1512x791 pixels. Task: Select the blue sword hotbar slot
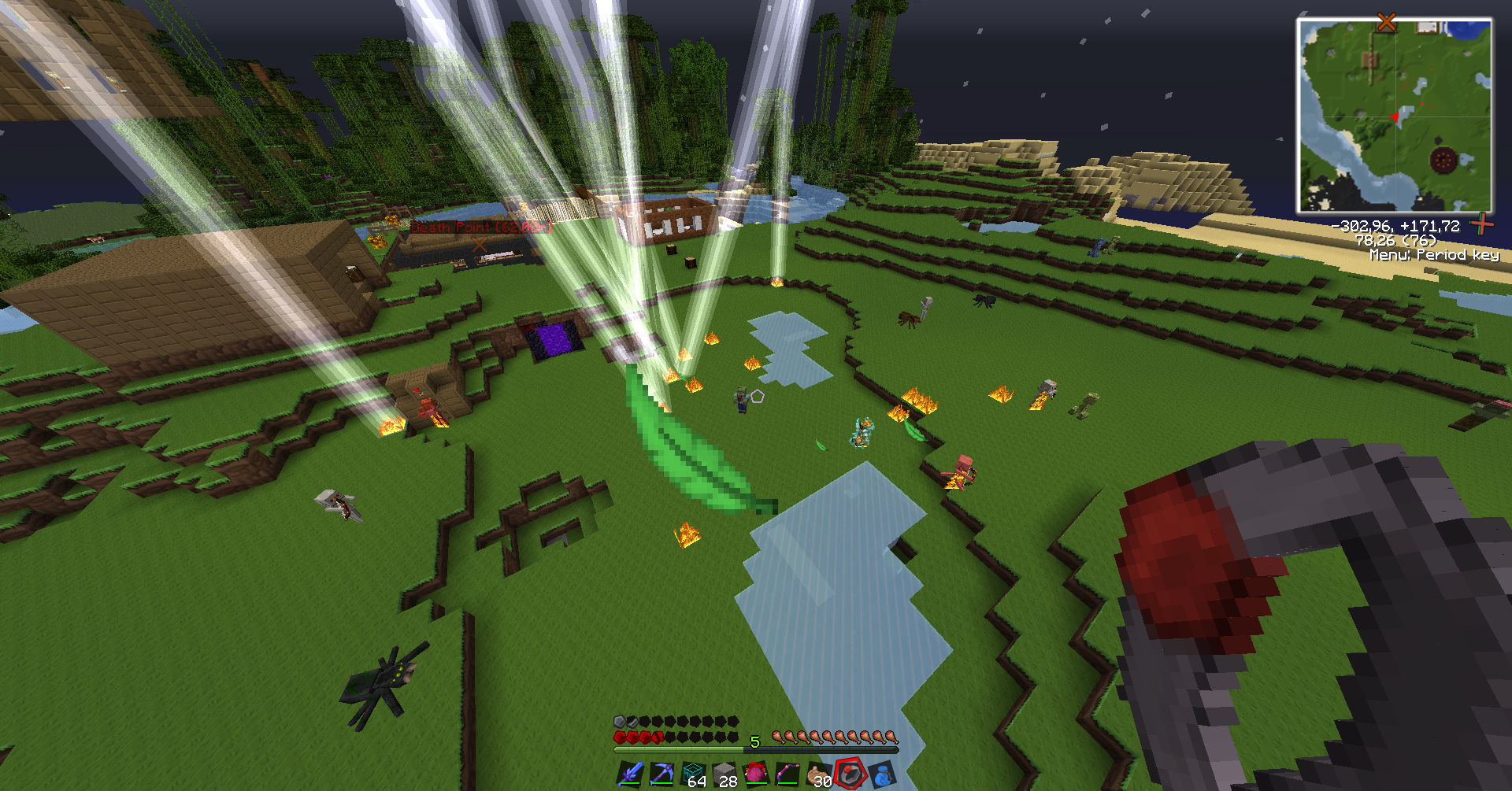click(x=630, y=774)
